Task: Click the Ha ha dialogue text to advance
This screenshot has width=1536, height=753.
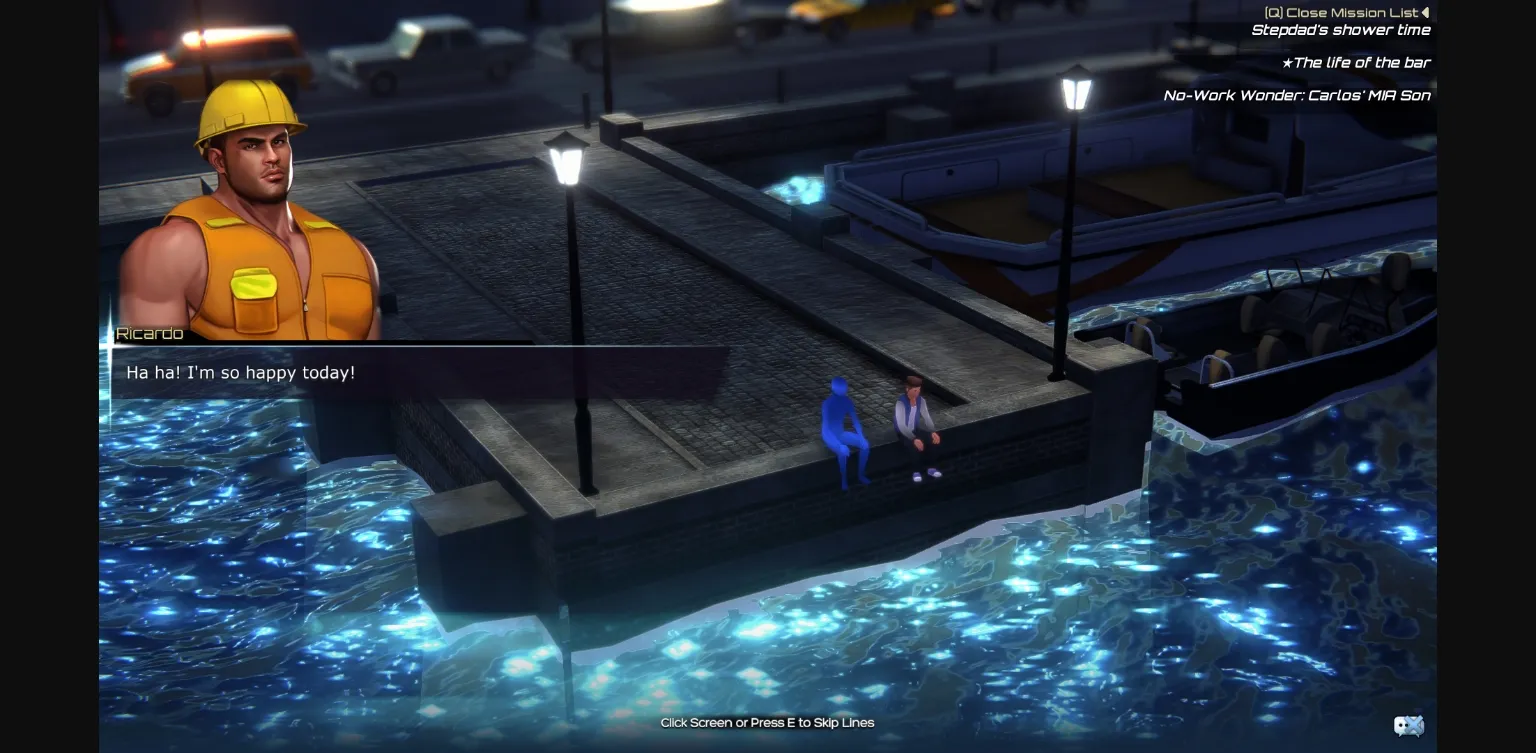Action: coord(240,373)
